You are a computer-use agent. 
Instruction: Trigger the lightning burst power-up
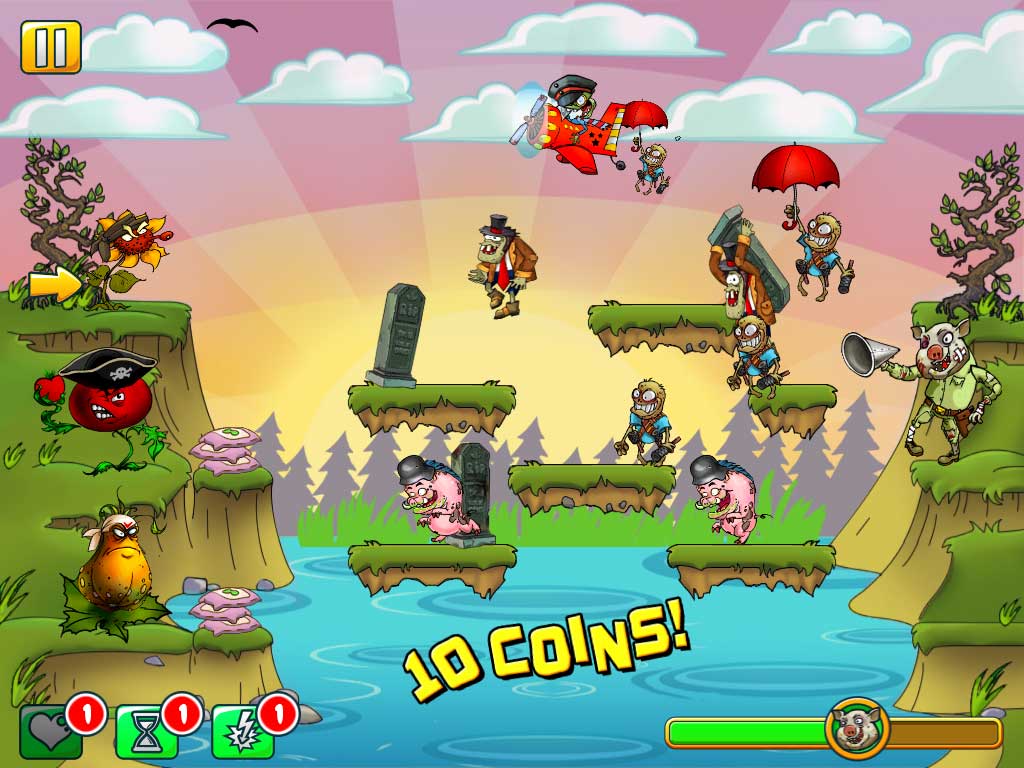[x=241, y=734]
